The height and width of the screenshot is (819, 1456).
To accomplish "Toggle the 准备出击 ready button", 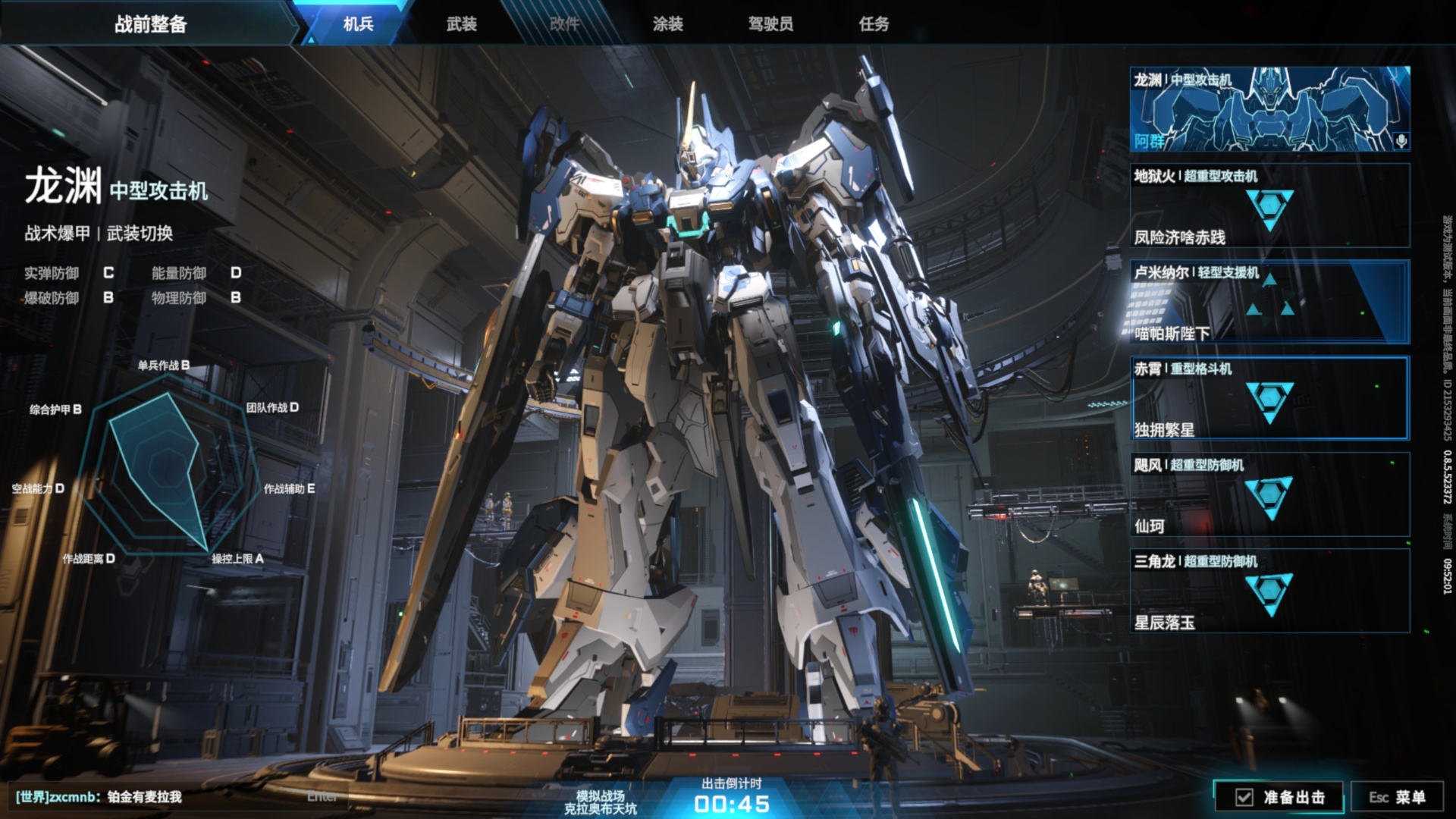I will pos(1279,797).
